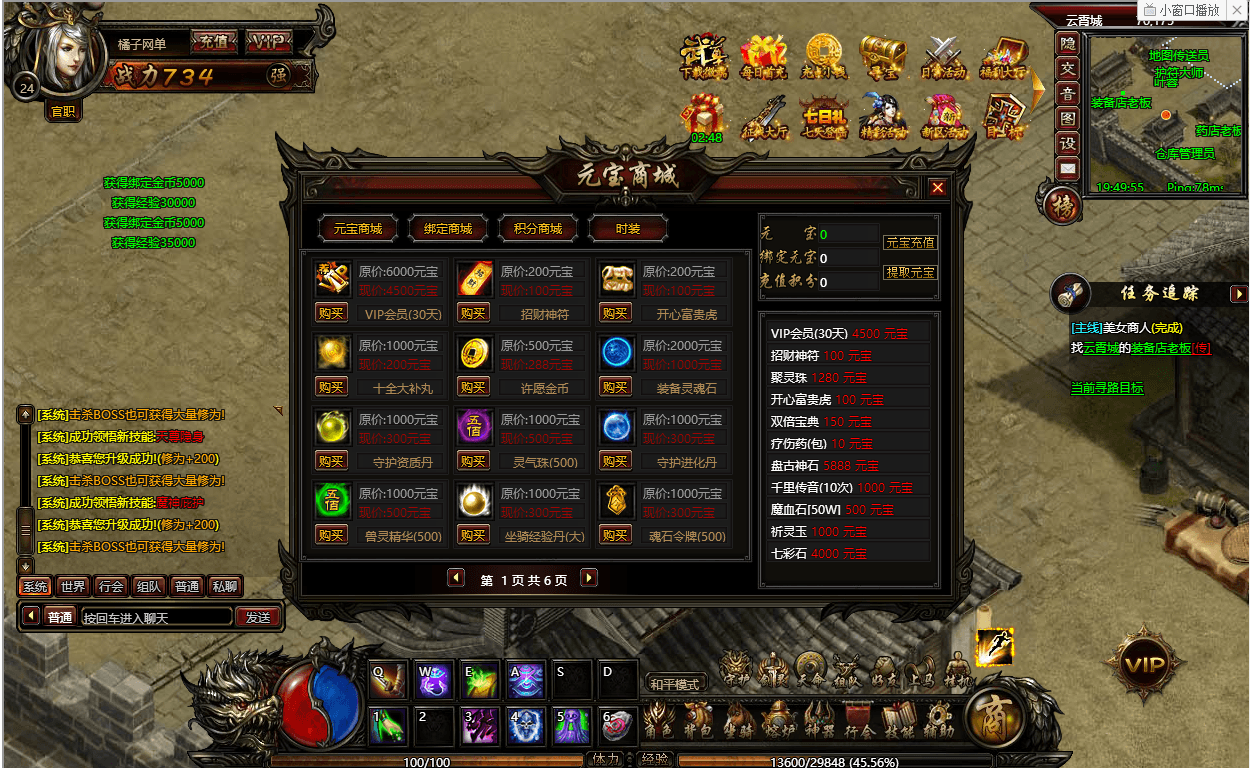Image resolution: width=1250 pixels, height=768 pixels.
Task: Open the 每日首充 gift icon
Action: [763, 57]
